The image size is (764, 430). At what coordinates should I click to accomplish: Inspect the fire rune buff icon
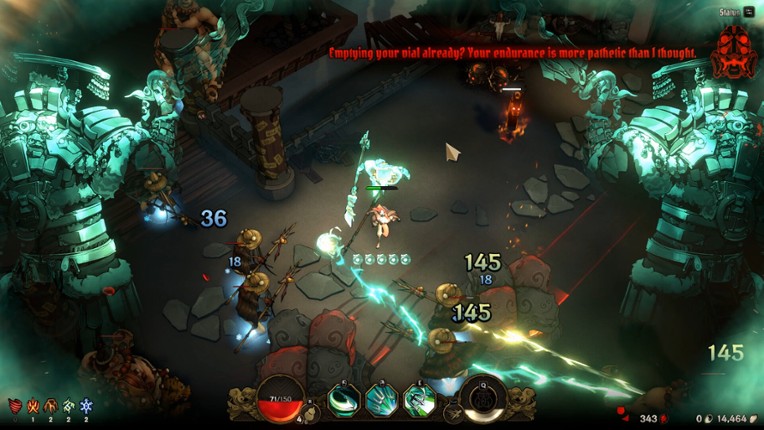pyautogui.click(x=32, y=406)
